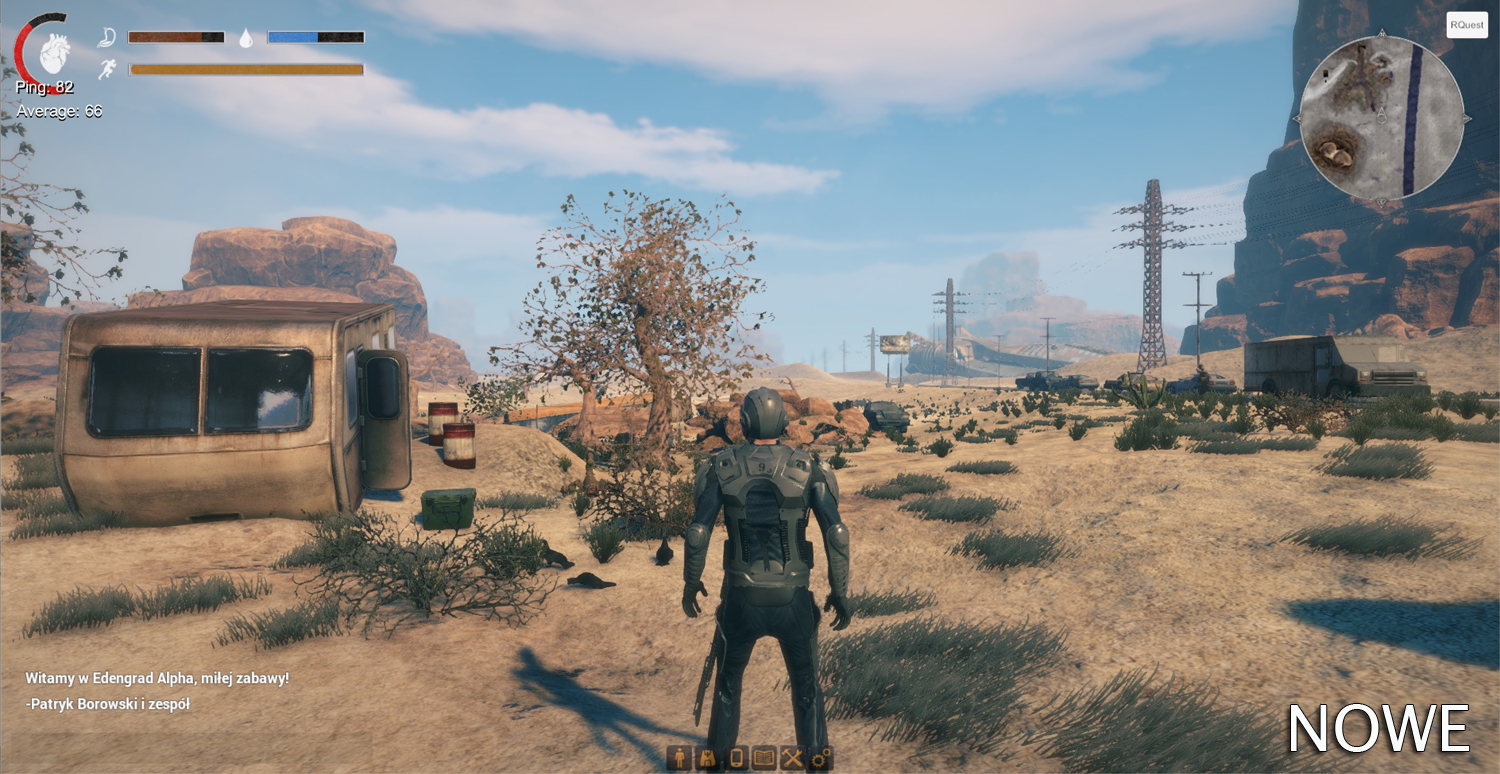Open settings via the gear icon
The width and height of the screenshot is (1500, 774).
(820, 758)
